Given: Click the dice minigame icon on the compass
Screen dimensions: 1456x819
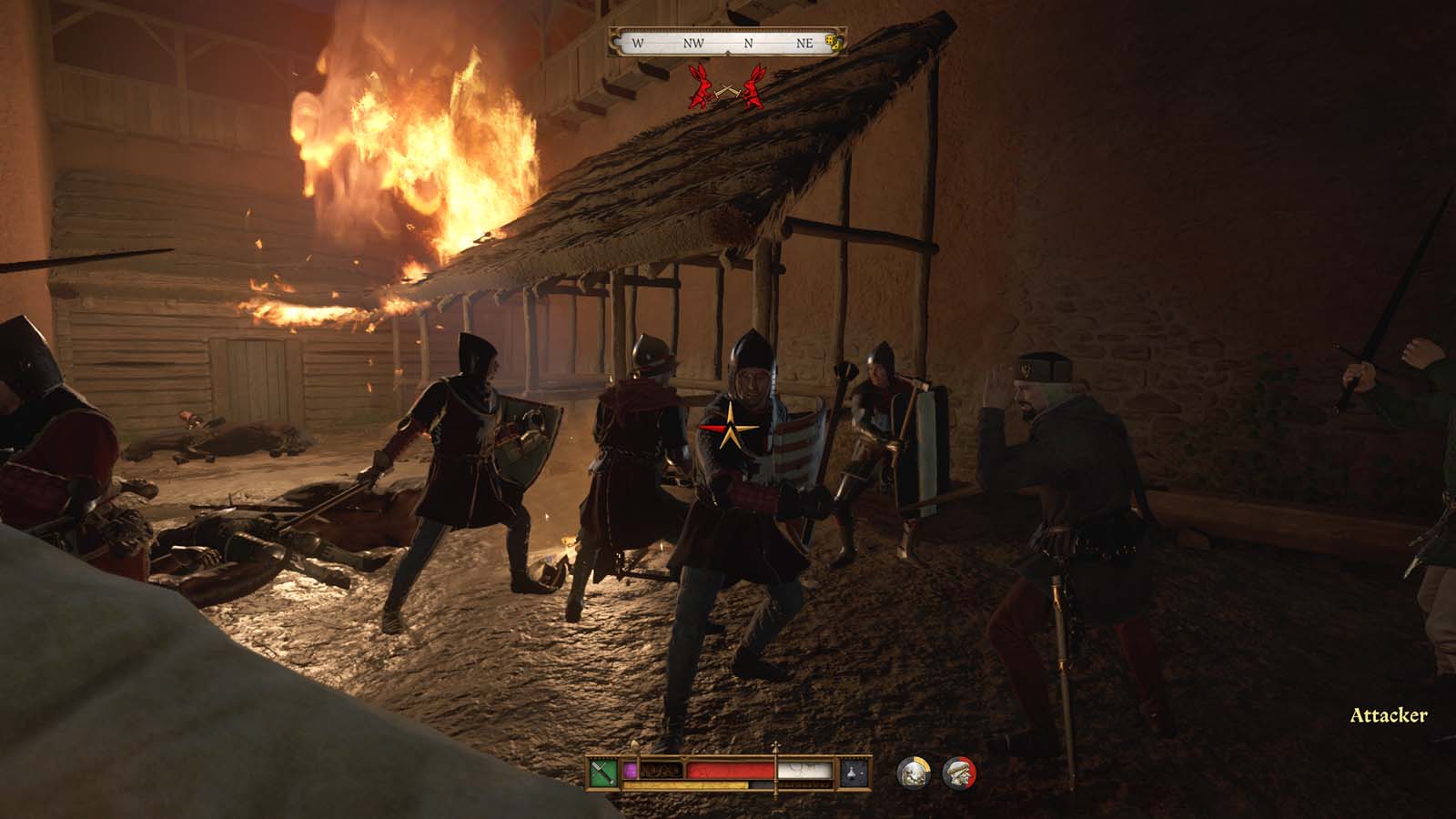Looking at the screenshot, I should (x=832, y=43).
